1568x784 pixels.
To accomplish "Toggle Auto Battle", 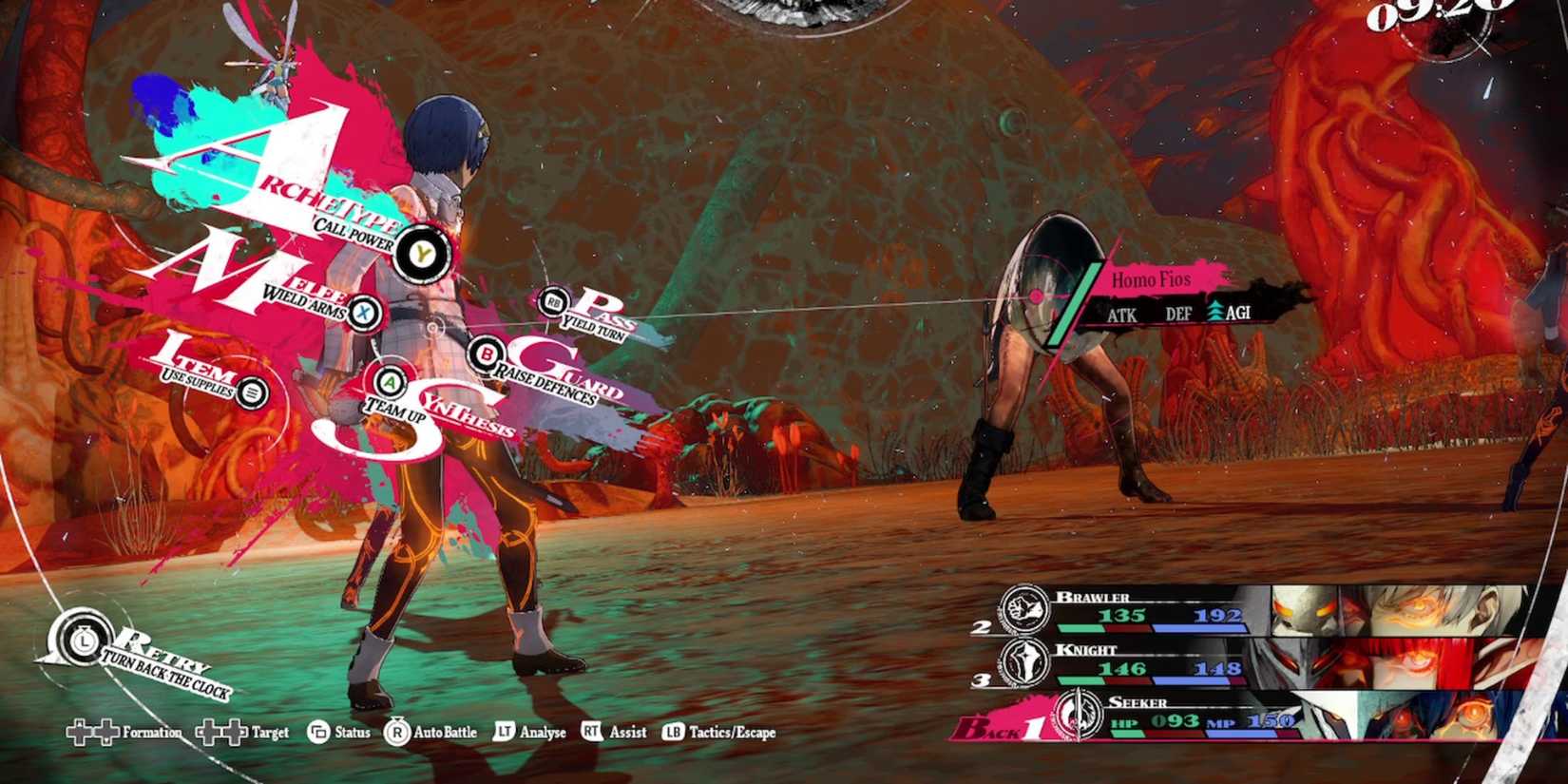I will coord(431,733).
